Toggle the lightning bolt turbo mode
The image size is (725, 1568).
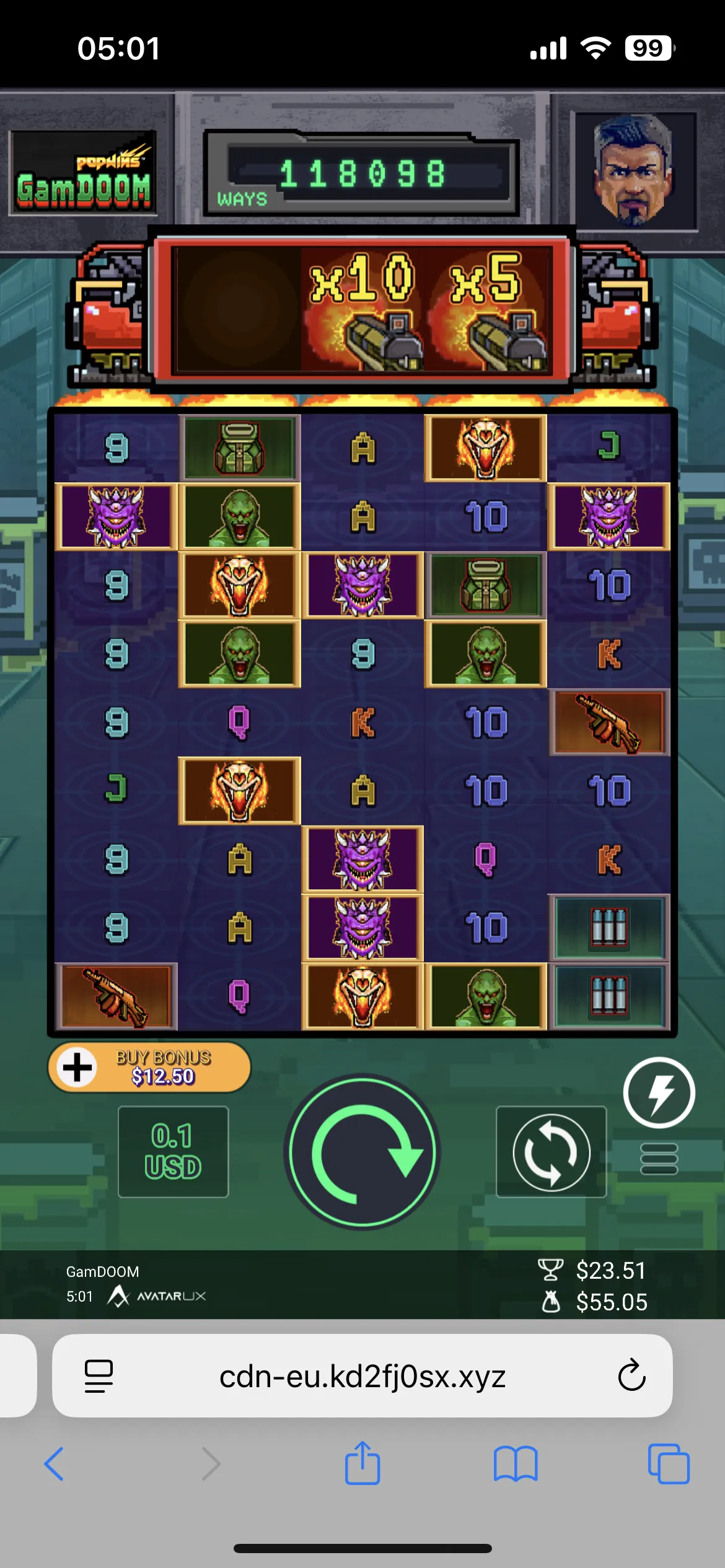(x=659, y=1092)
